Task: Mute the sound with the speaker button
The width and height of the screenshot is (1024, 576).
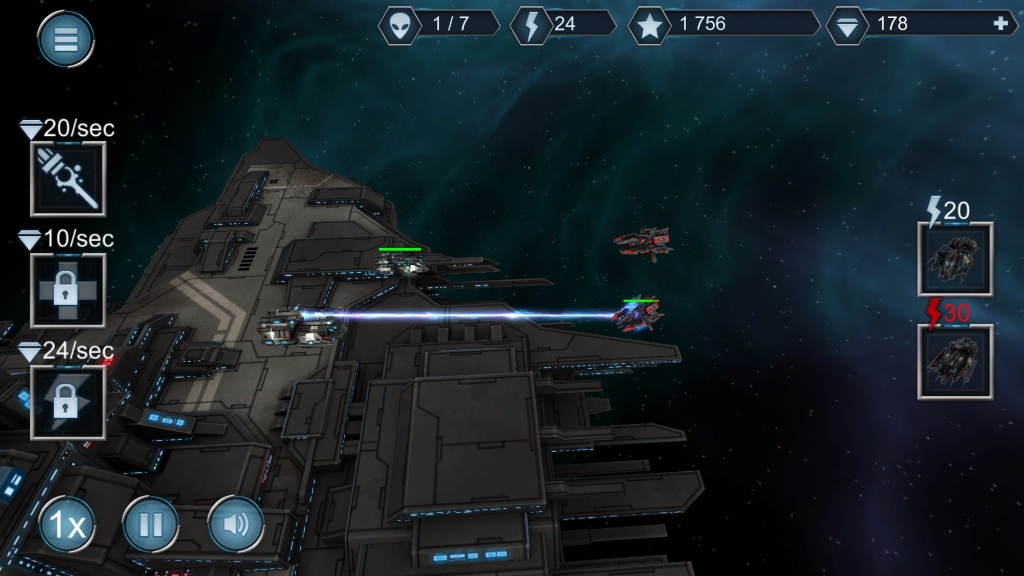Action: click(x=236, y=524)
